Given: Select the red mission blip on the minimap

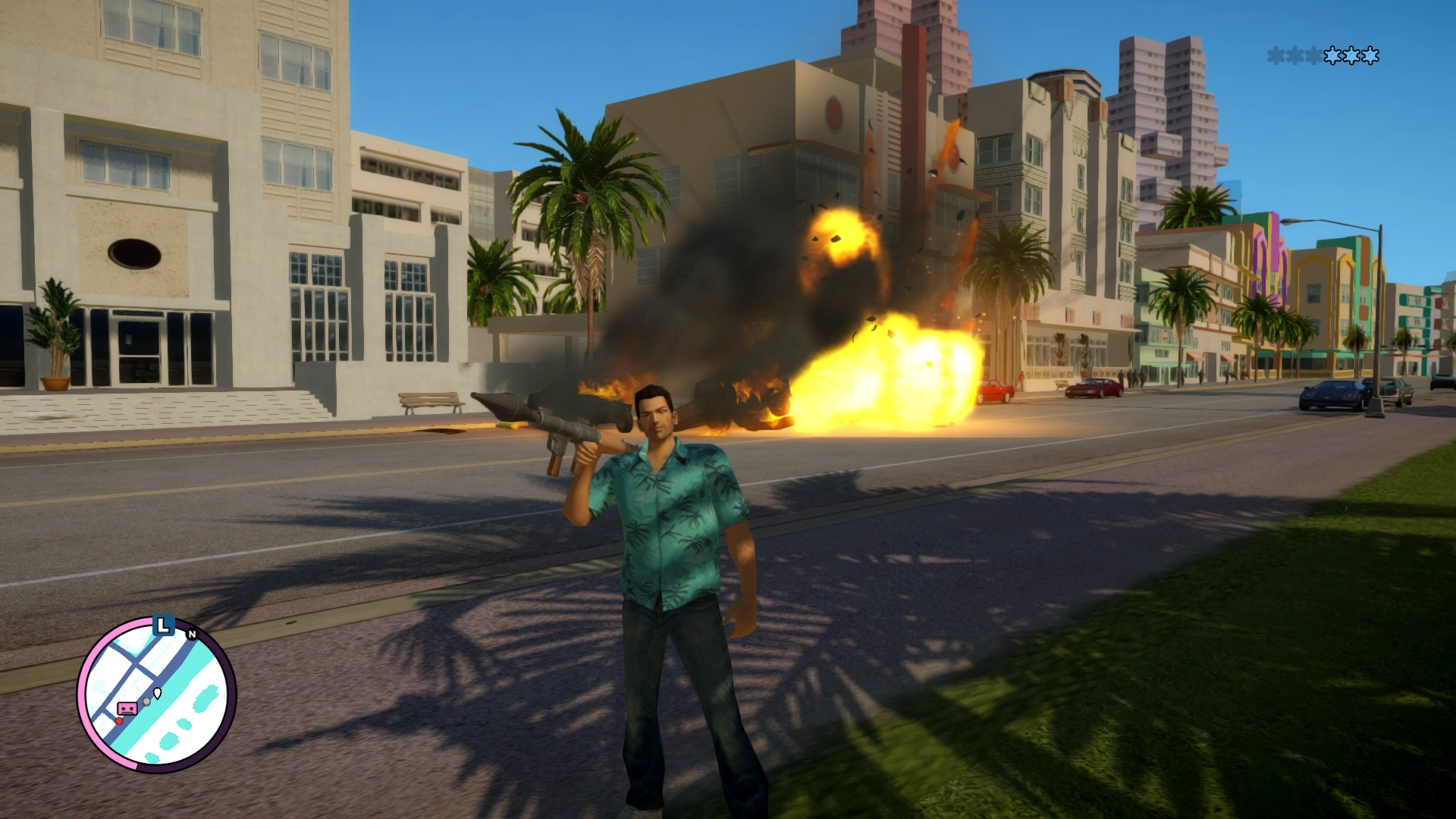Looking at the screenshot, I should (119, 720).
